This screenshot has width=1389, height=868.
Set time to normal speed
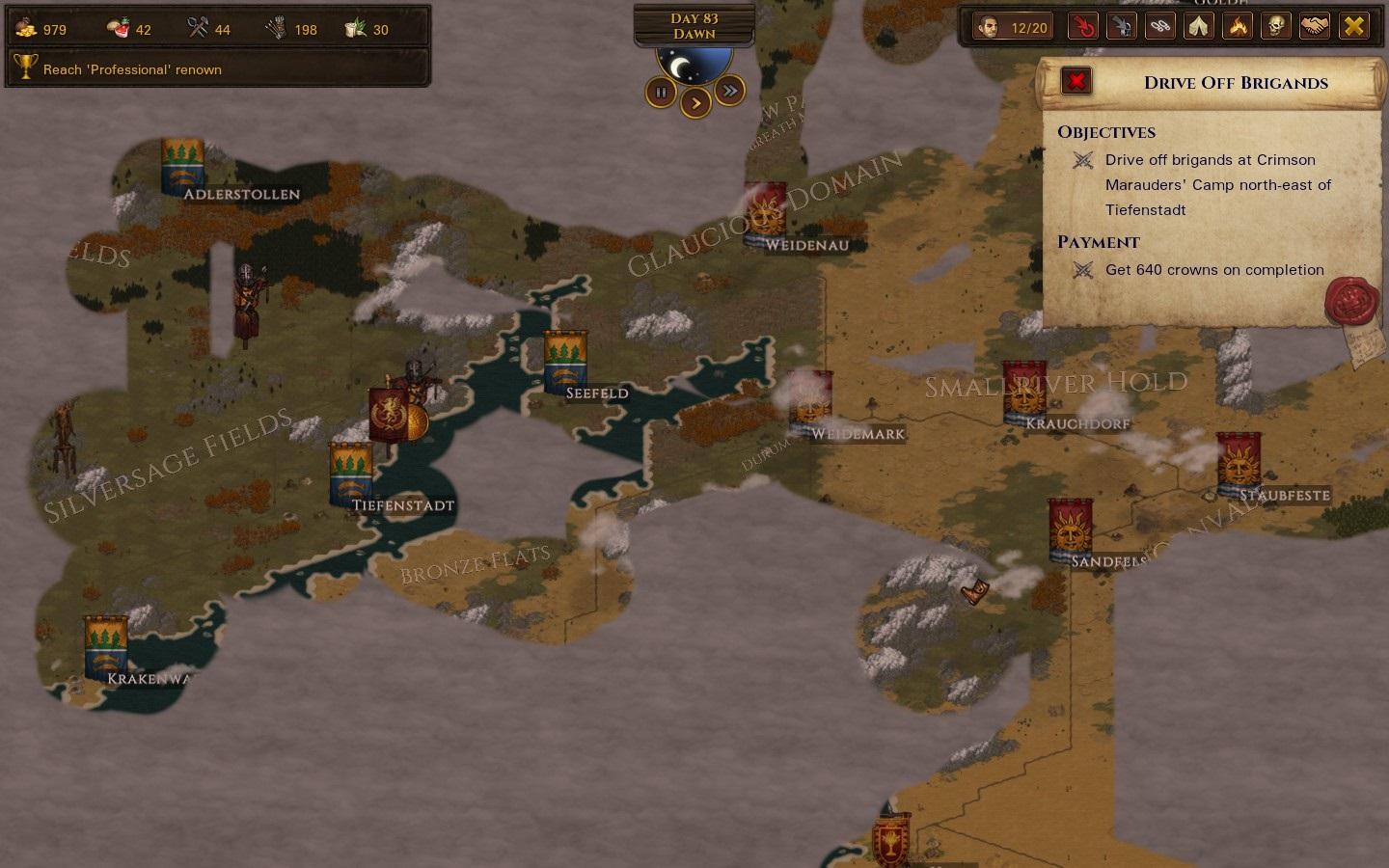click(x=695, y=102)
